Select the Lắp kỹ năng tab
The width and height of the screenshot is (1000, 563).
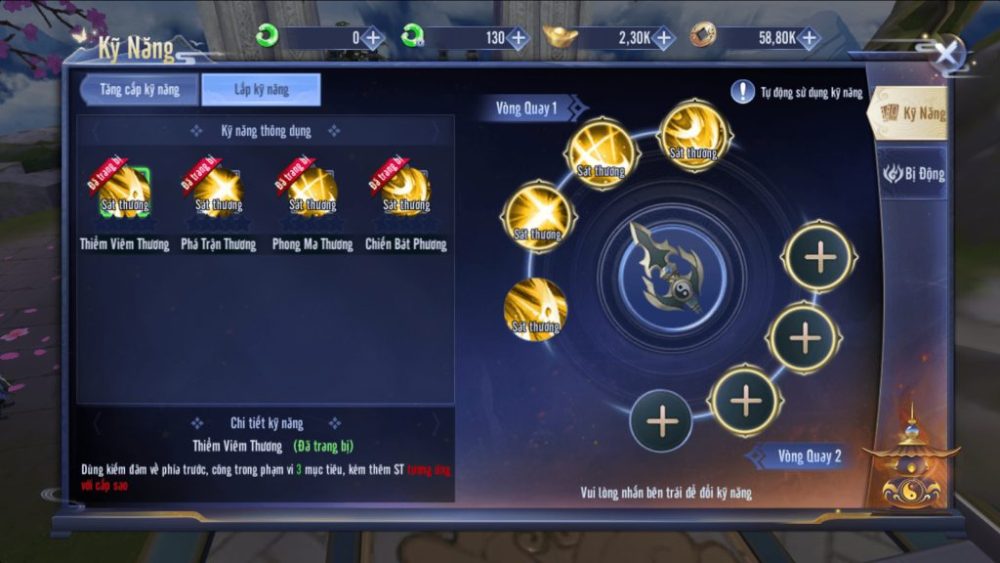[x=261, y=90]
